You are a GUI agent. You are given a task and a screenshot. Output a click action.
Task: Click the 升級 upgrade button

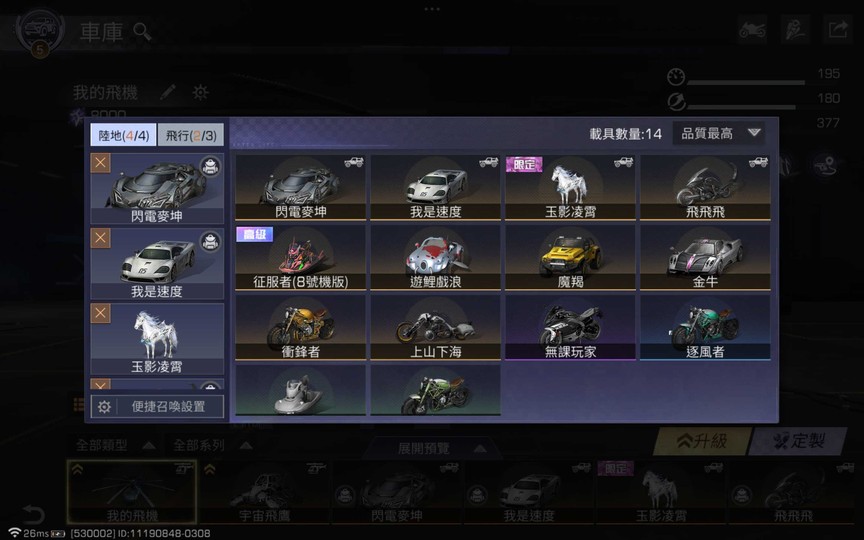coord(702,441)
